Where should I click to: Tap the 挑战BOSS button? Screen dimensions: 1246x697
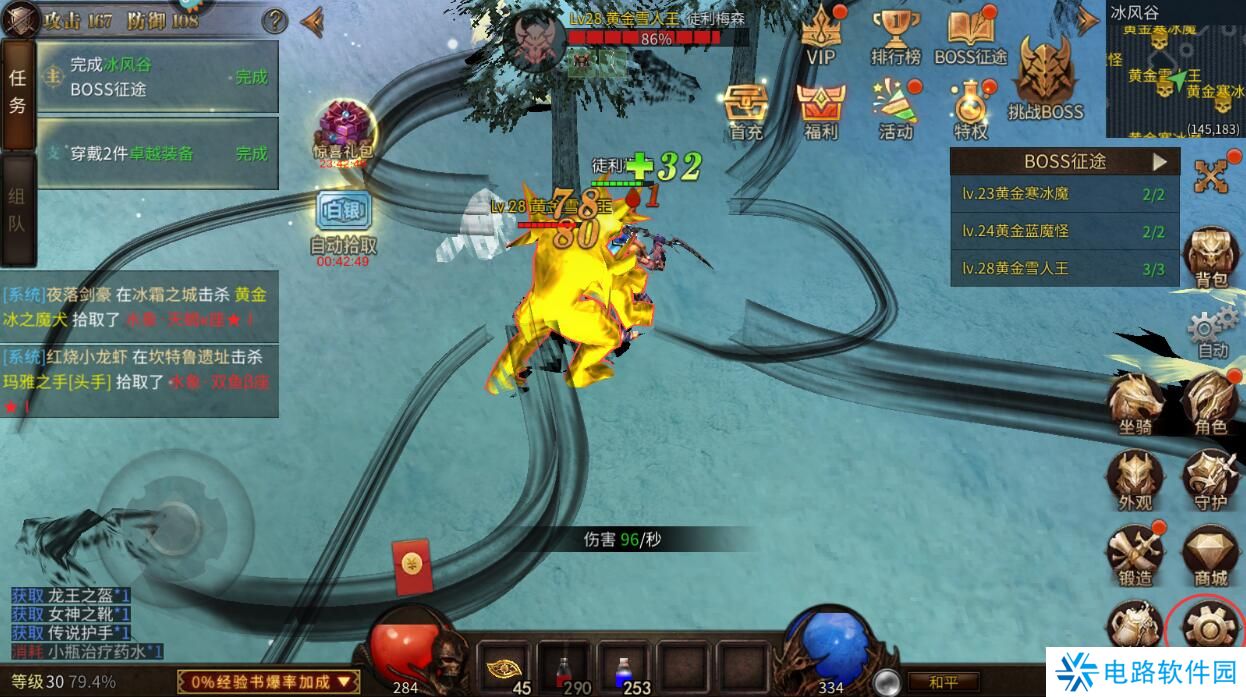coord(1045,78)
